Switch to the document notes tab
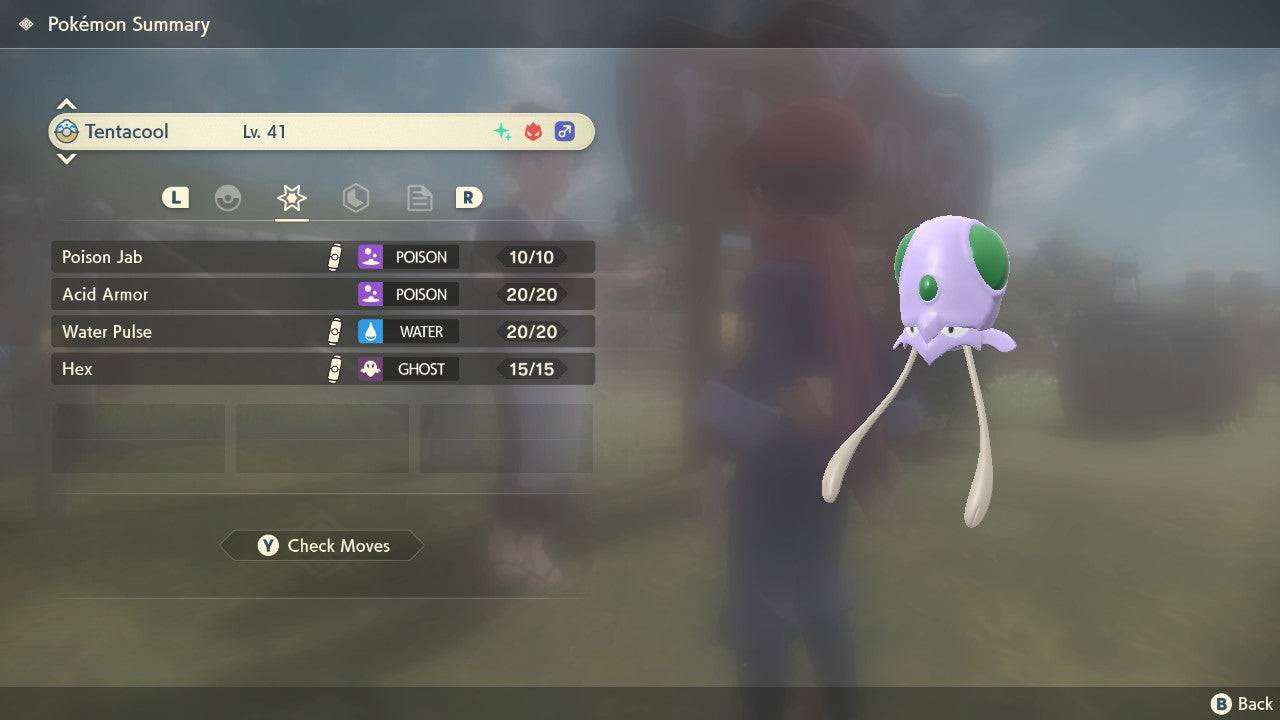 click(x=419, y=198)
